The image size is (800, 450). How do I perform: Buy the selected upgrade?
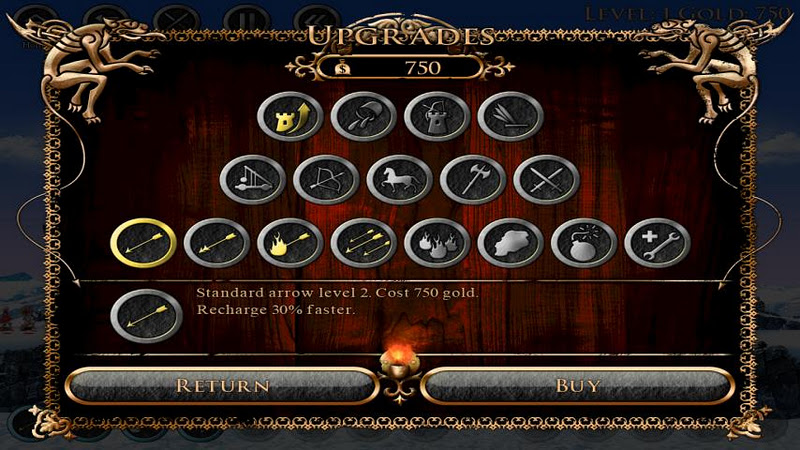click(577, 385)
